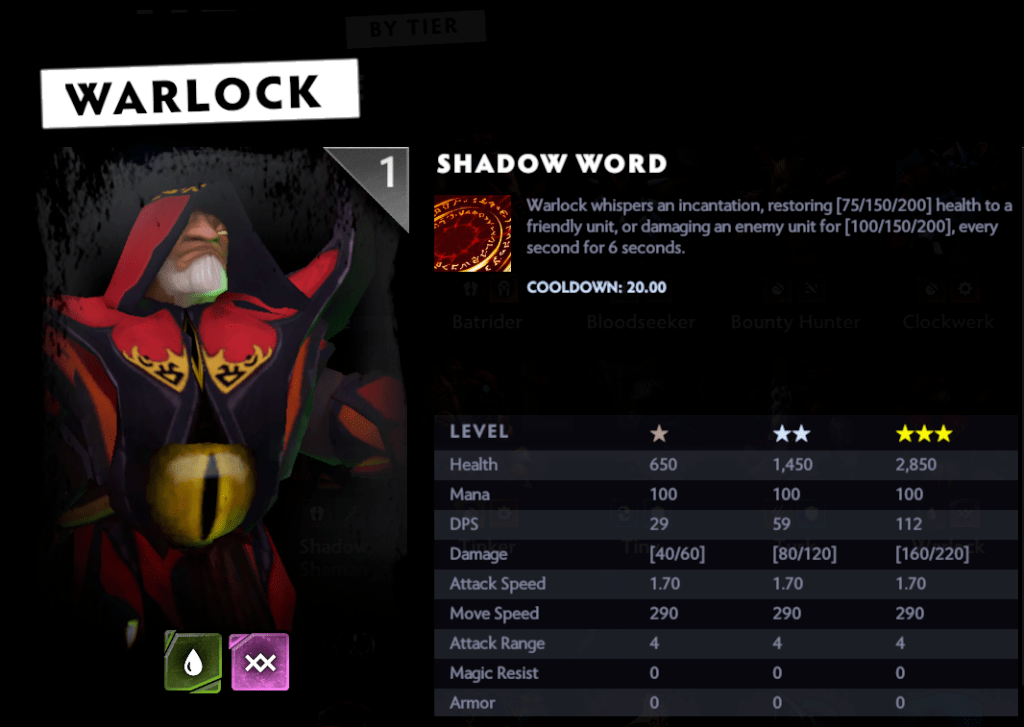Switch to the By Tier tab
The image size is (1024, 727).
pyautogui.click(x=414, y=29)
